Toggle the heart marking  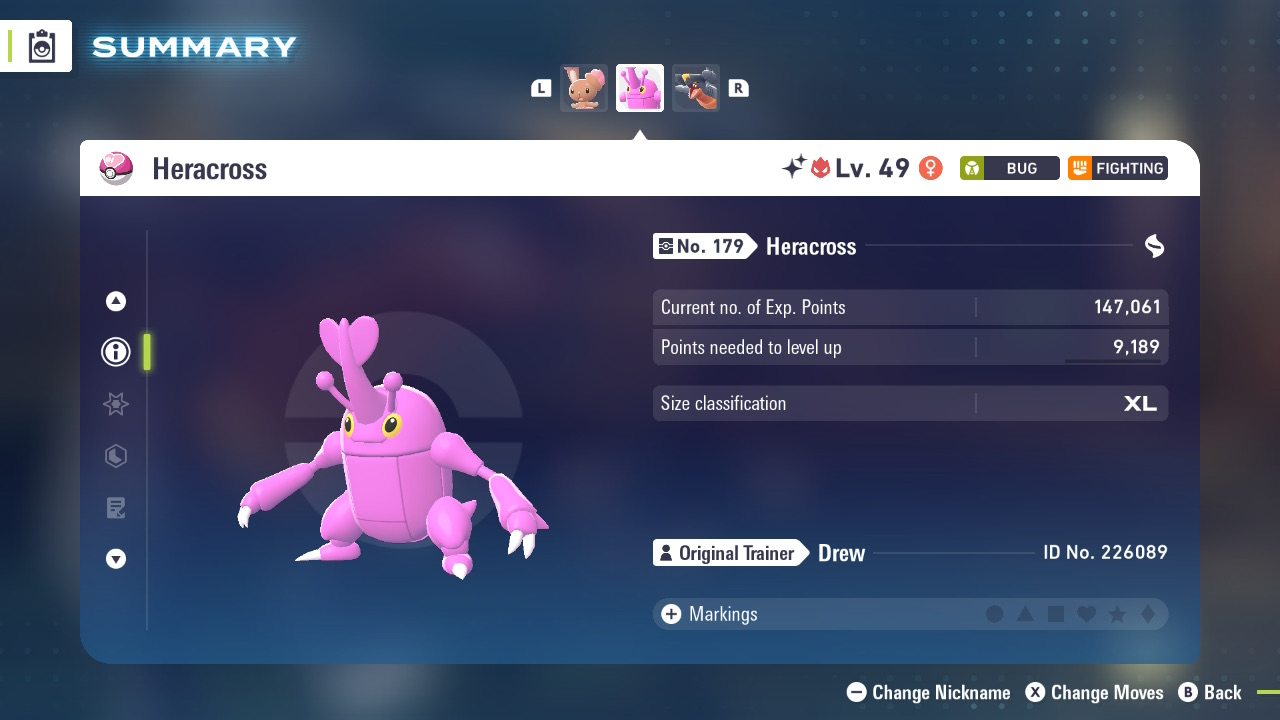[x=1086, y=614]
